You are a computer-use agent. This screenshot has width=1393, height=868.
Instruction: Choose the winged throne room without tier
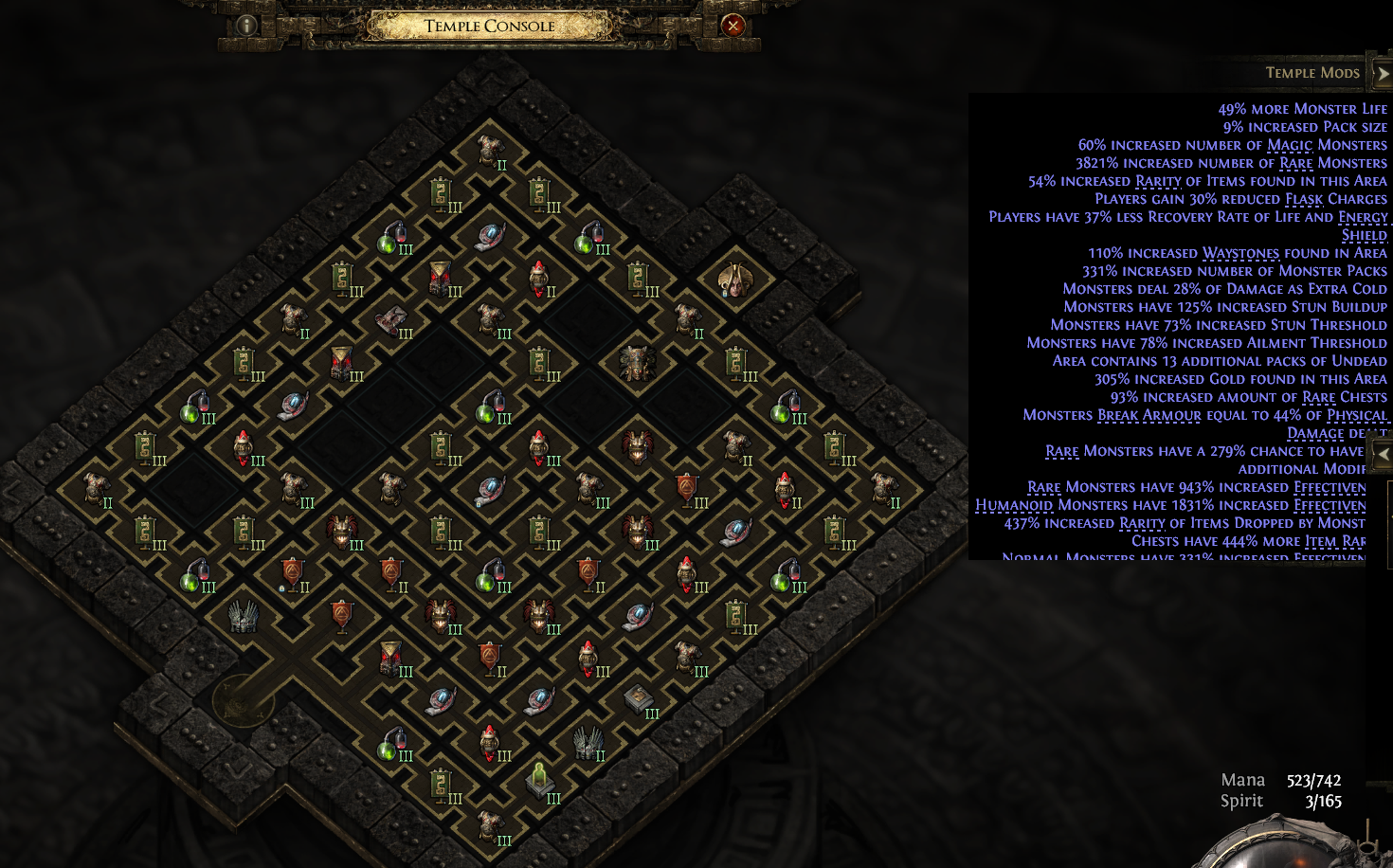(x=244, y=616)
